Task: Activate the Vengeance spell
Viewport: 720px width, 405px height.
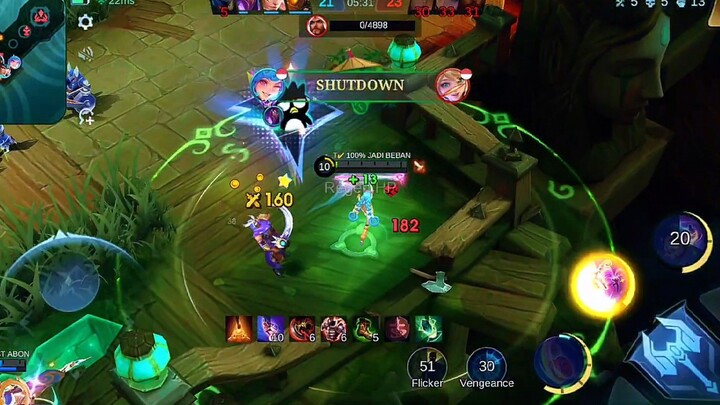Action: click(x=486, y=368)
